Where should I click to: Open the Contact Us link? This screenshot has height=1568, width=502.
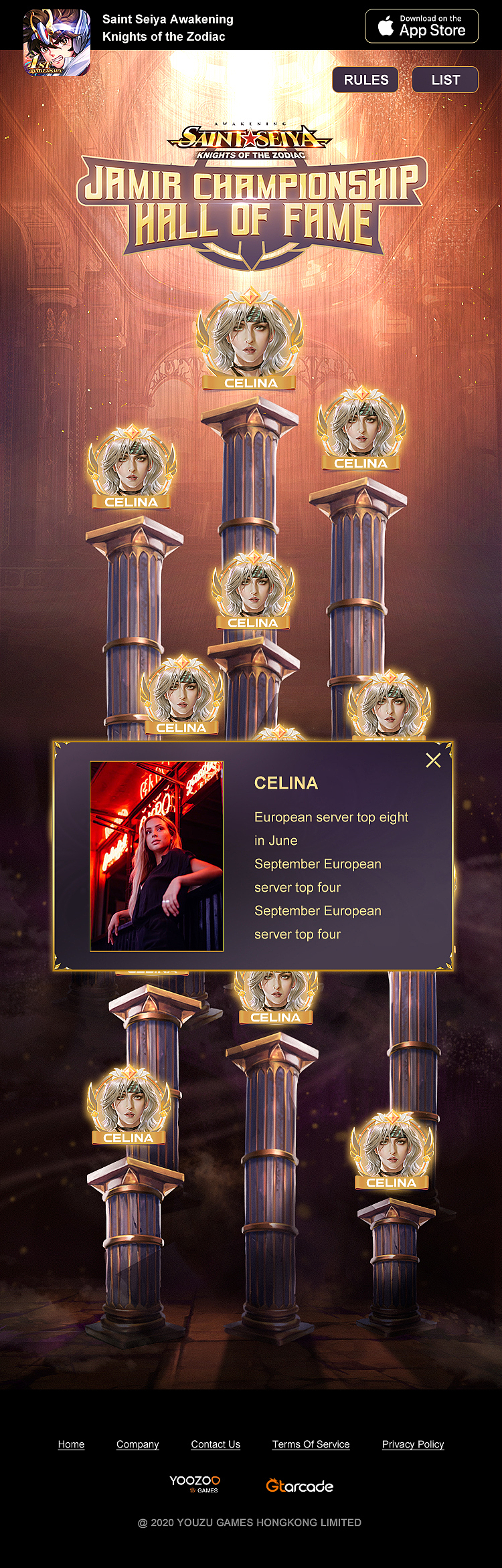(x=216, y=1444)
